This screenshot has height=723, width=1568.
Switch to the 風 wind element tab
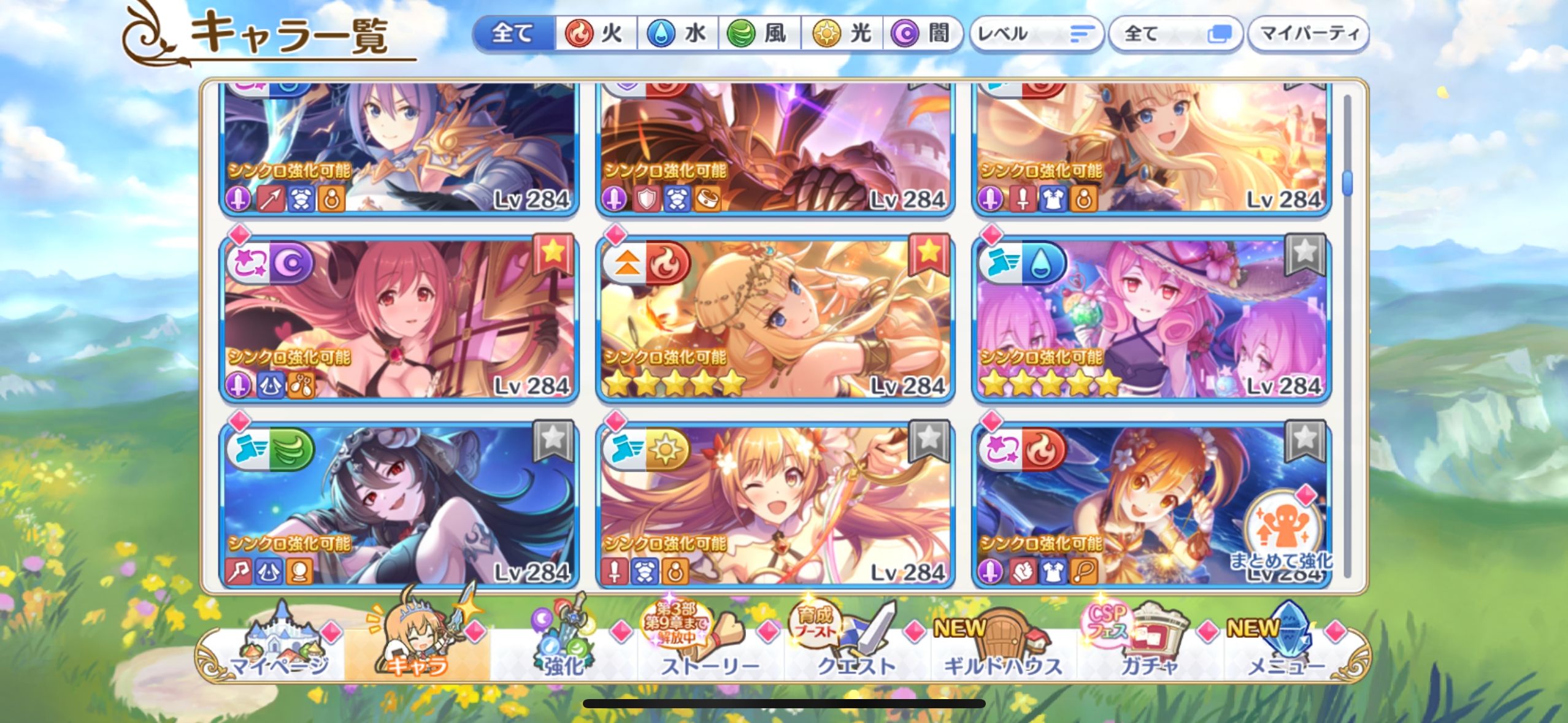(759, 33)
